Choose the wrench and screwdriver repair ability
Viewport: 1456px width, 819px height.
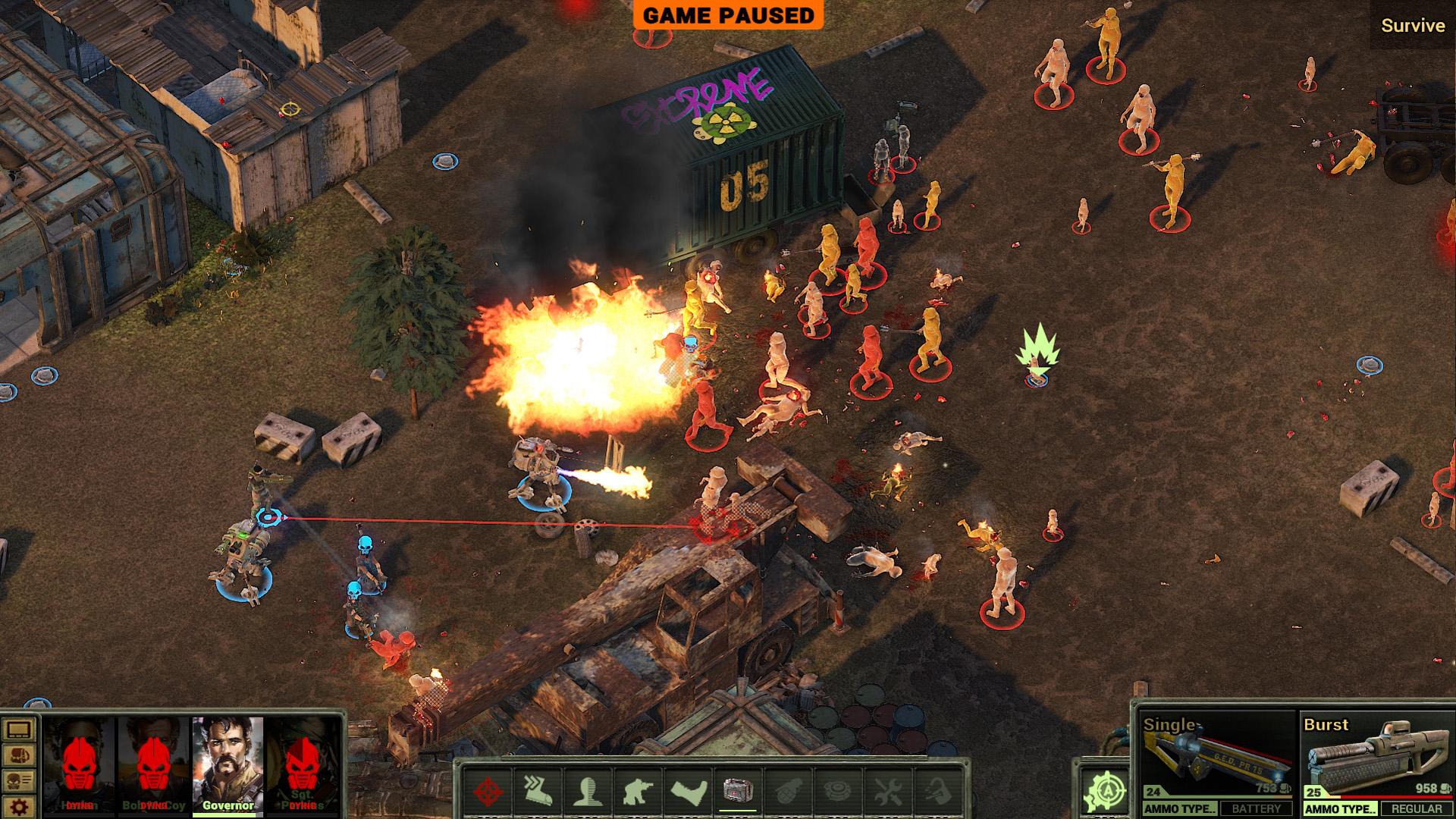click(888, 792)
